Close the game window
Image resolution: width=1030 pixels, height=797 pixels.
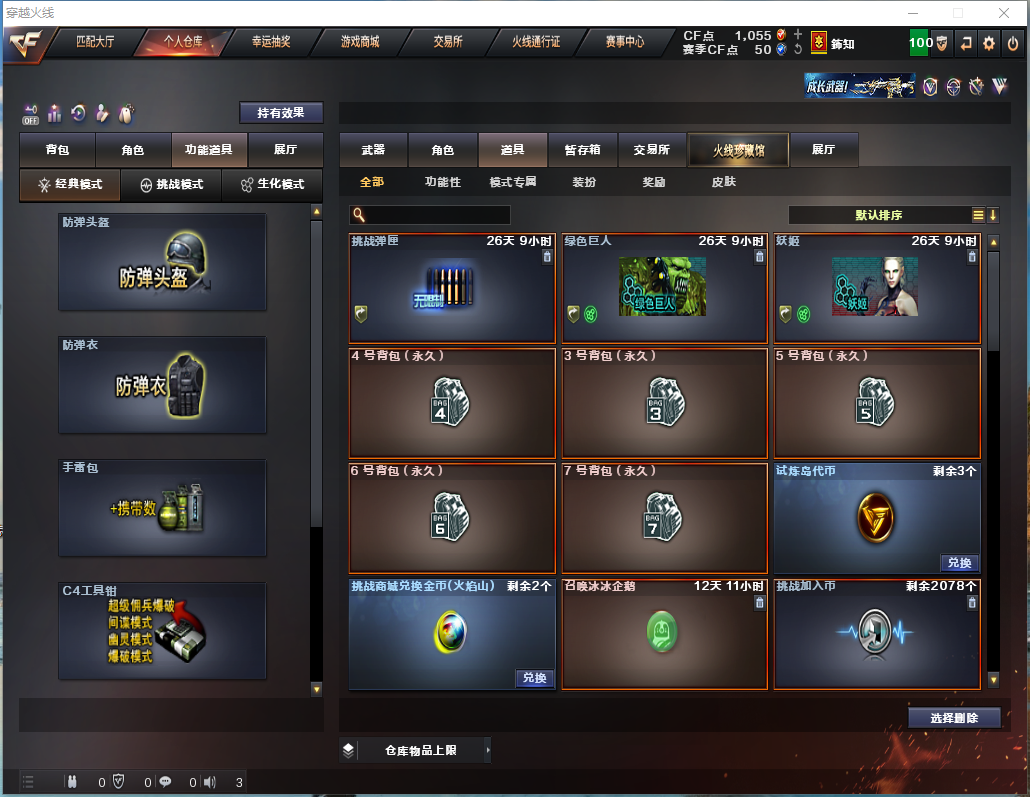coord(1004,13)
